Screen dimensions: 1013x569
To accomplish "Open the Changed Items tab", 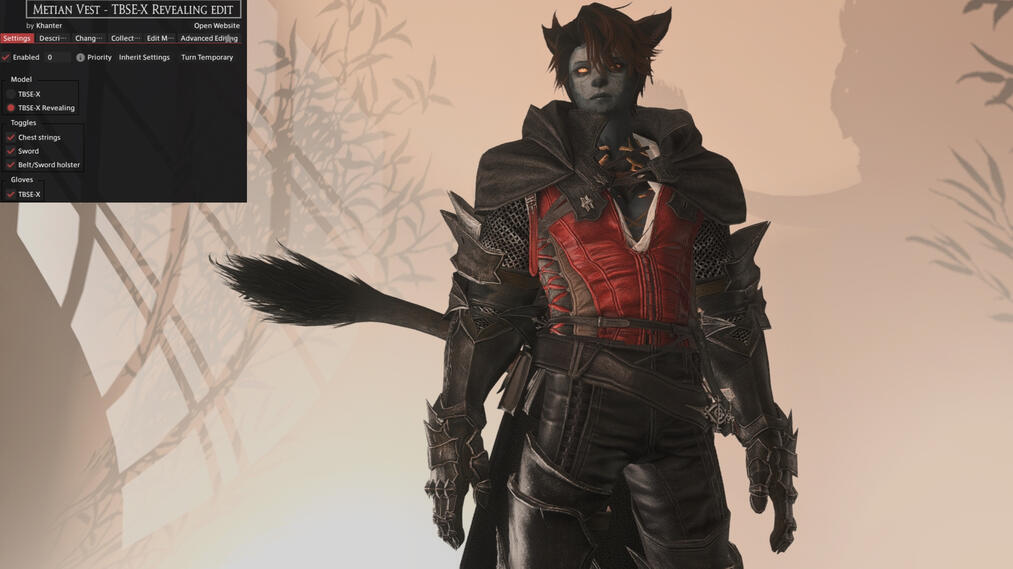I will point(88,39).
